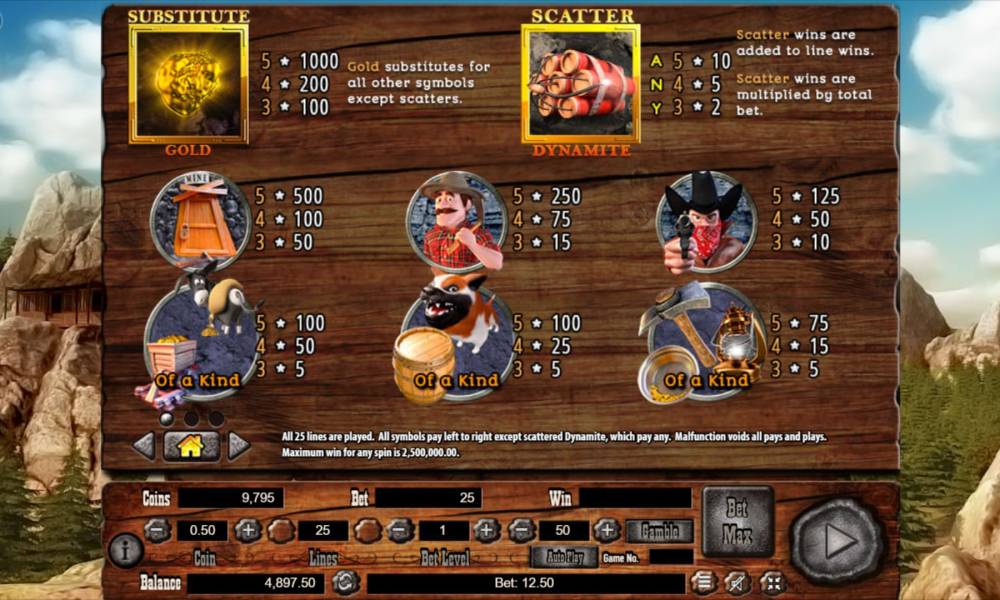
Task: Go to the previous paytable page arrow
Action: [x=144, y=446]
